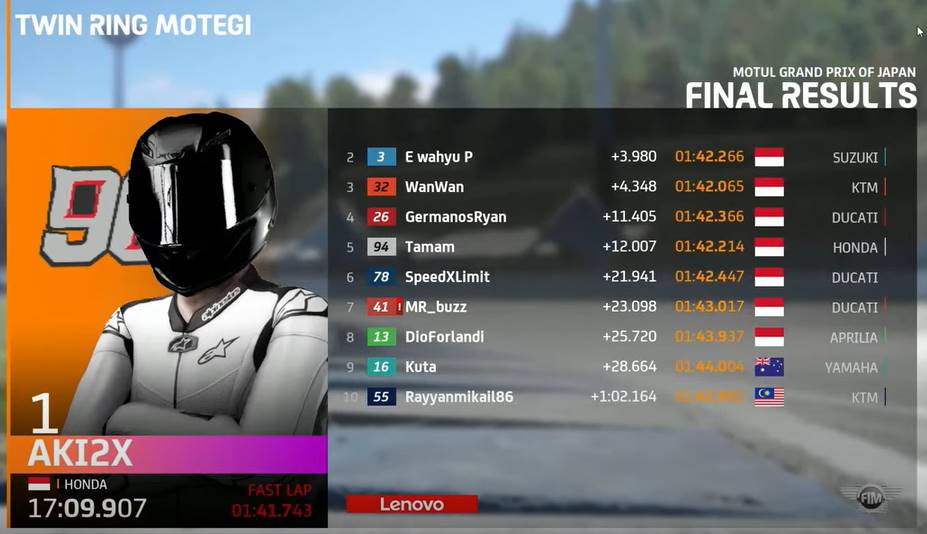
Task: Select Kuta's ninth place row
Action: tap(615, 367)
